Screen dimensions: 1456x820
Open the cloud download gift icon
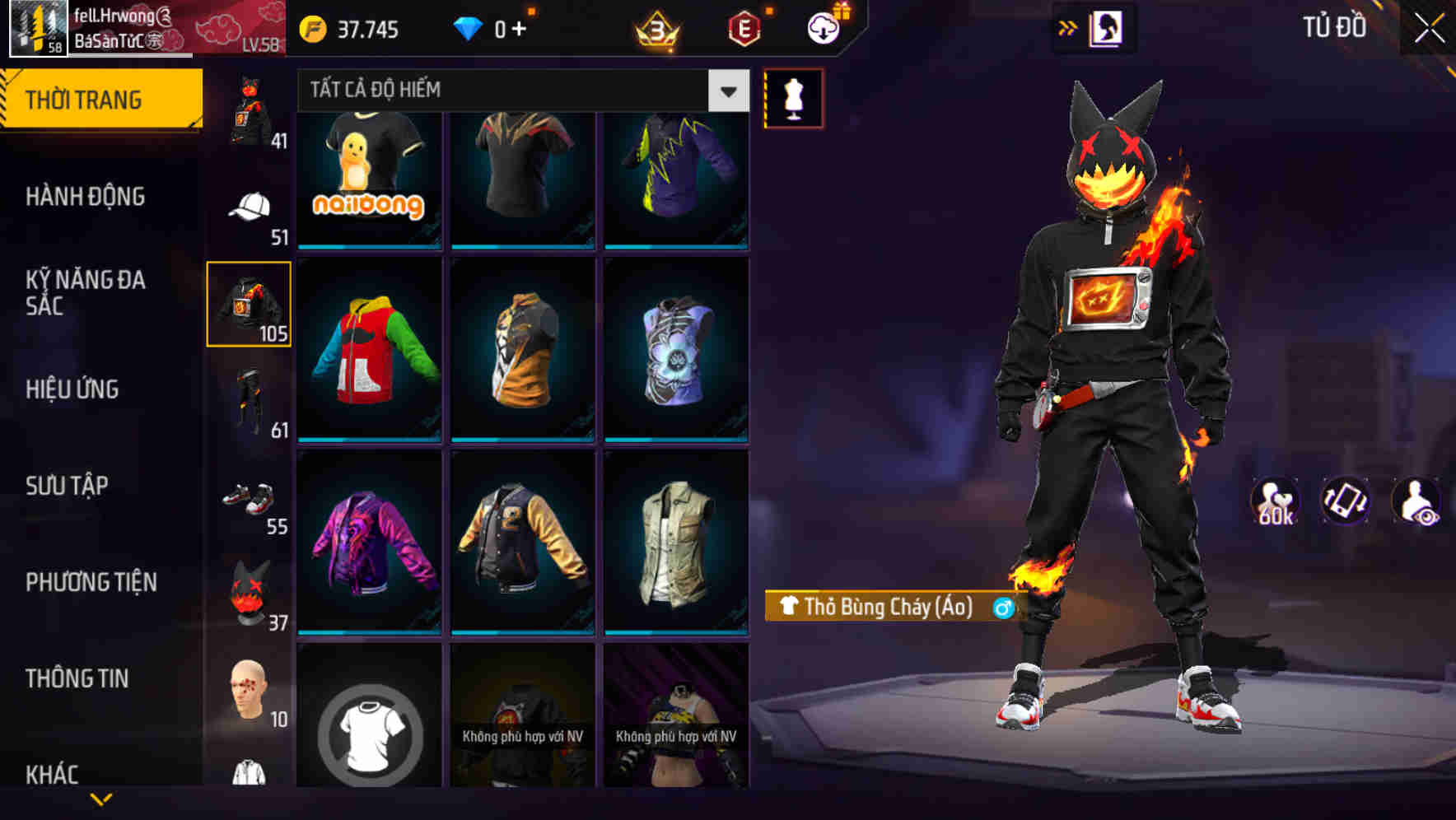click(821, 26)
